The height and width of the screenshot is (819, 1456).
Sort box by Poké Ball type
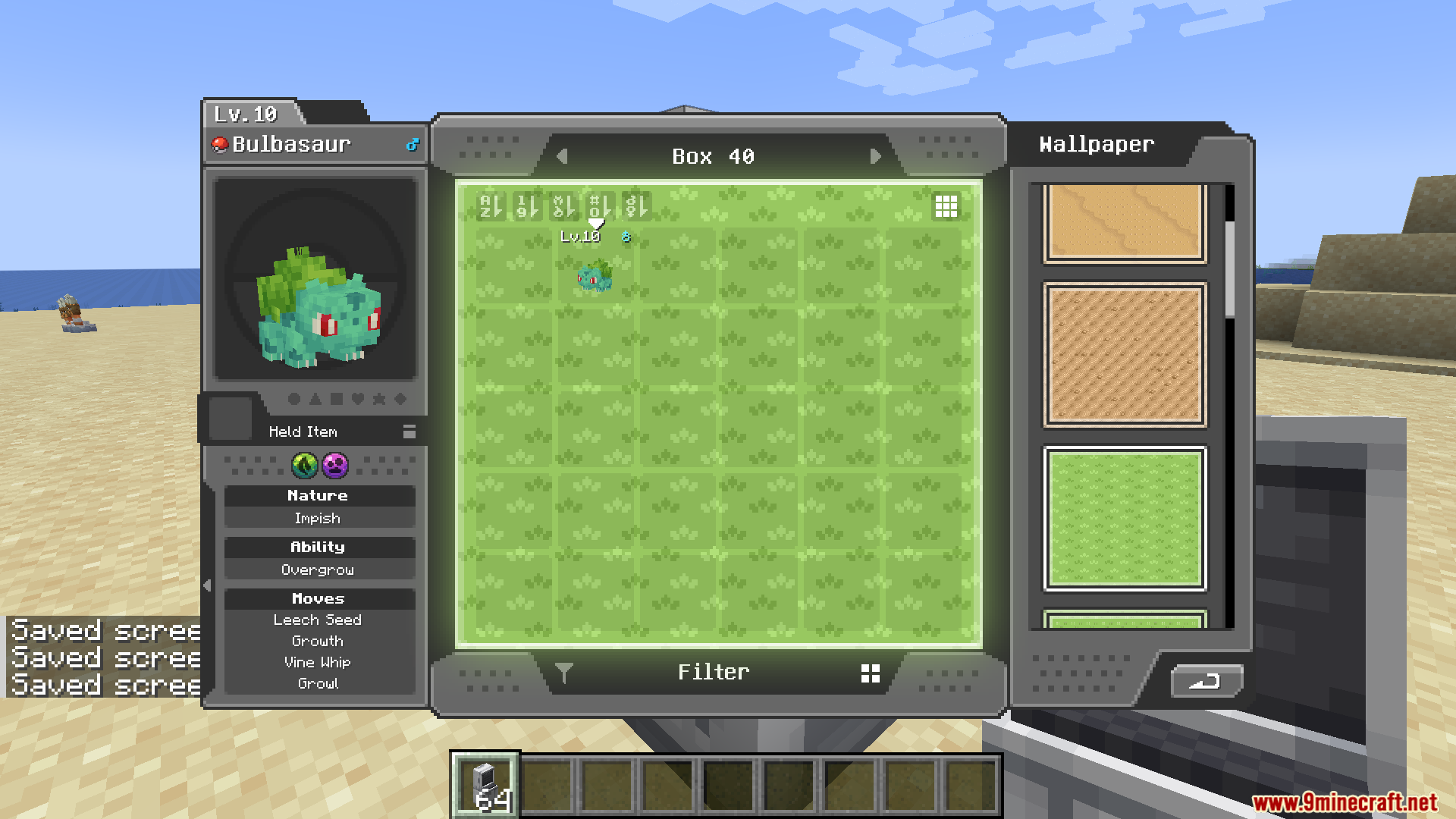563,205
